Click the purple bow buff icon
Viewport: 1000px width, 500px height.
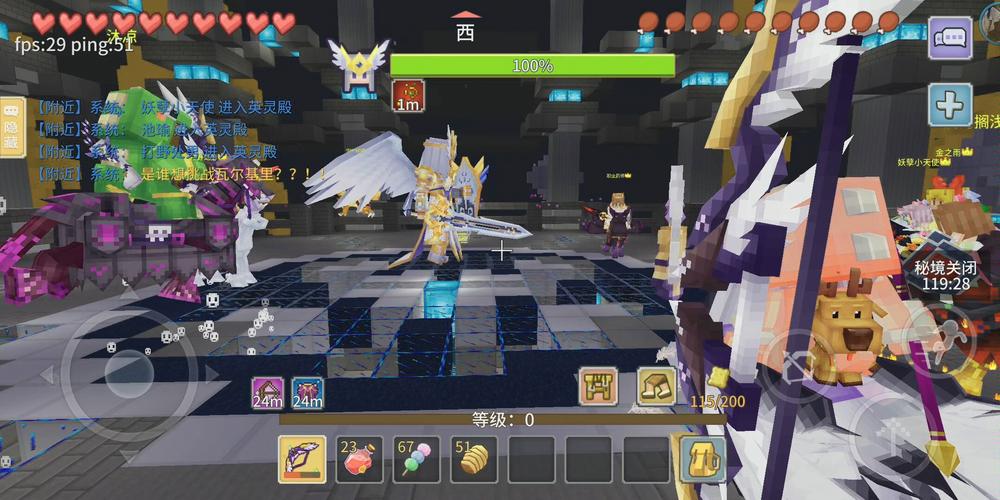267,393
